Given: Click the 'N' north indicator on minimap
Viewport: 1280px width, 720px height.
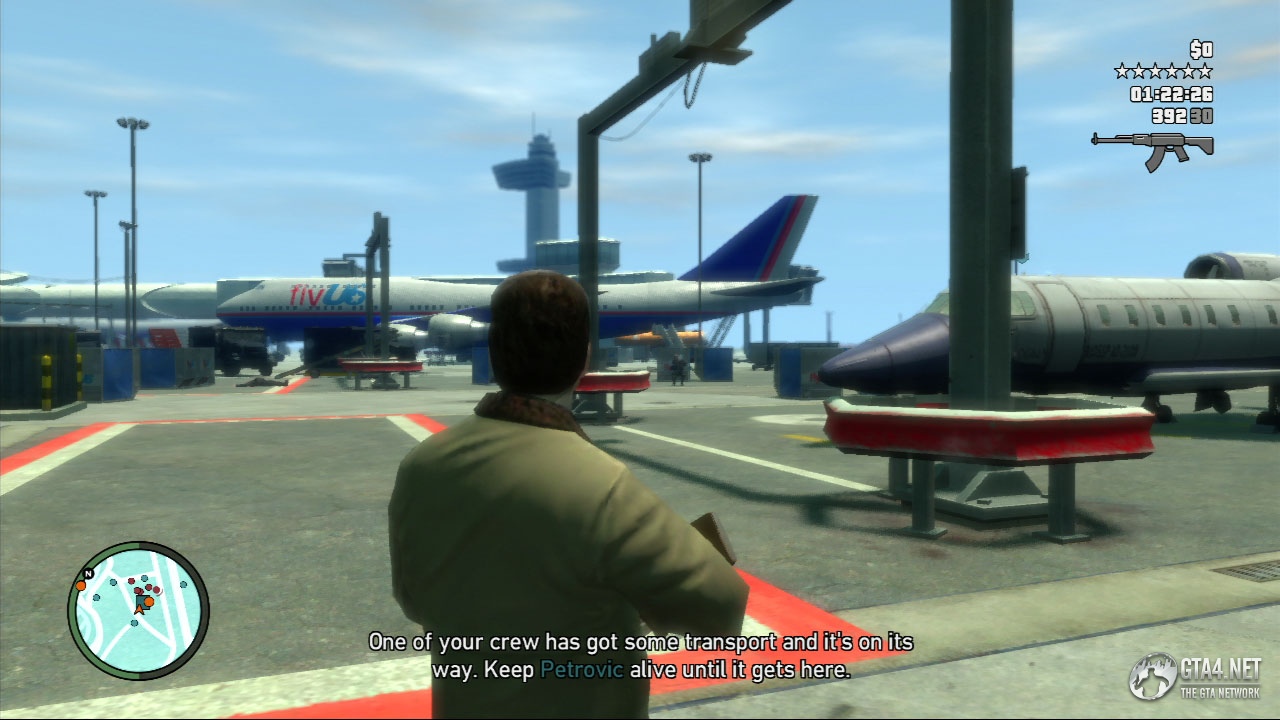Looking at the screenshot, I should (88, 573).
